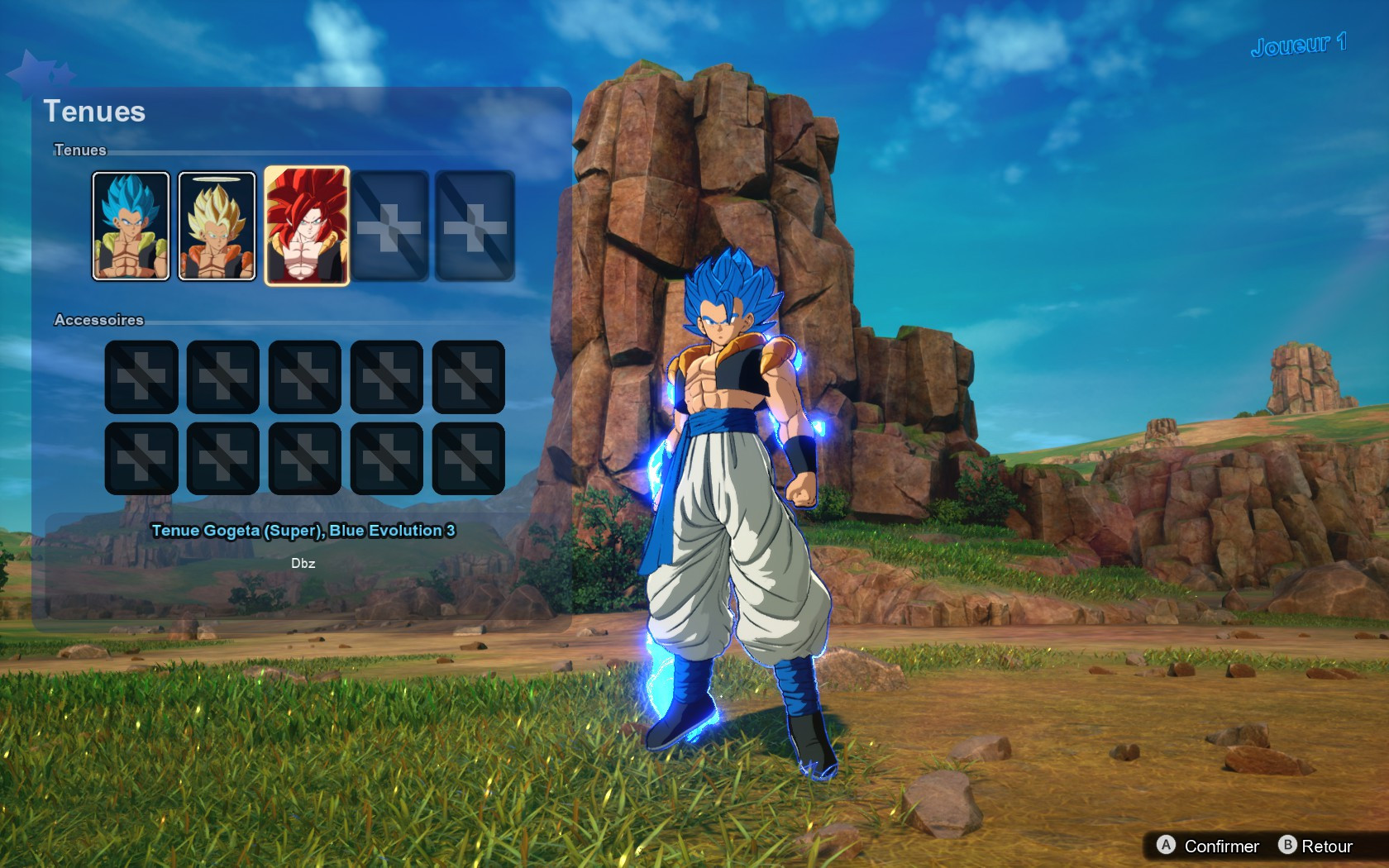Open the fourth accessory slot in the bottom row
This screenshot has width=1389, height=868.
[388, 456]
